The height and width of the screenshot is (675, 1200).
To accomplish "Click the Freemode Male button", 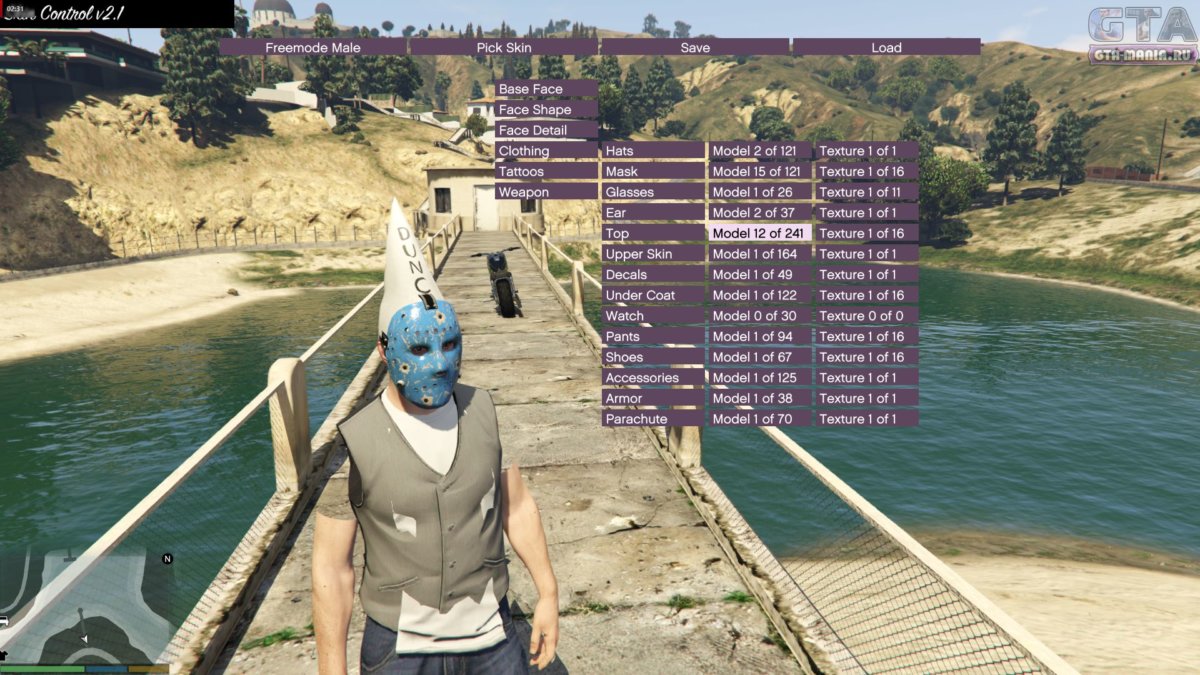I will (x=312, y=47).
